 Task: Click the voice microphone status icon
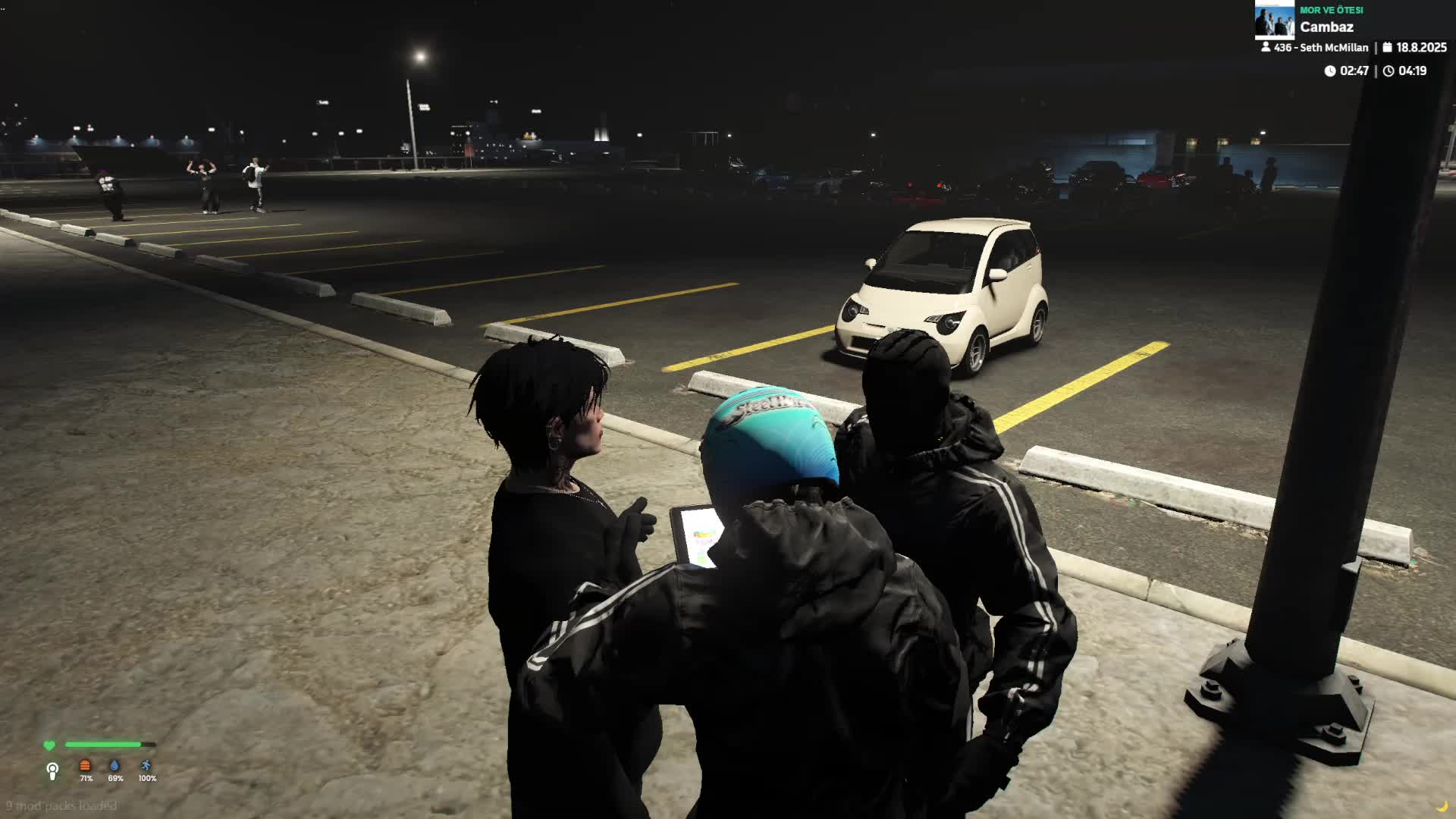[x=52, y=771]
